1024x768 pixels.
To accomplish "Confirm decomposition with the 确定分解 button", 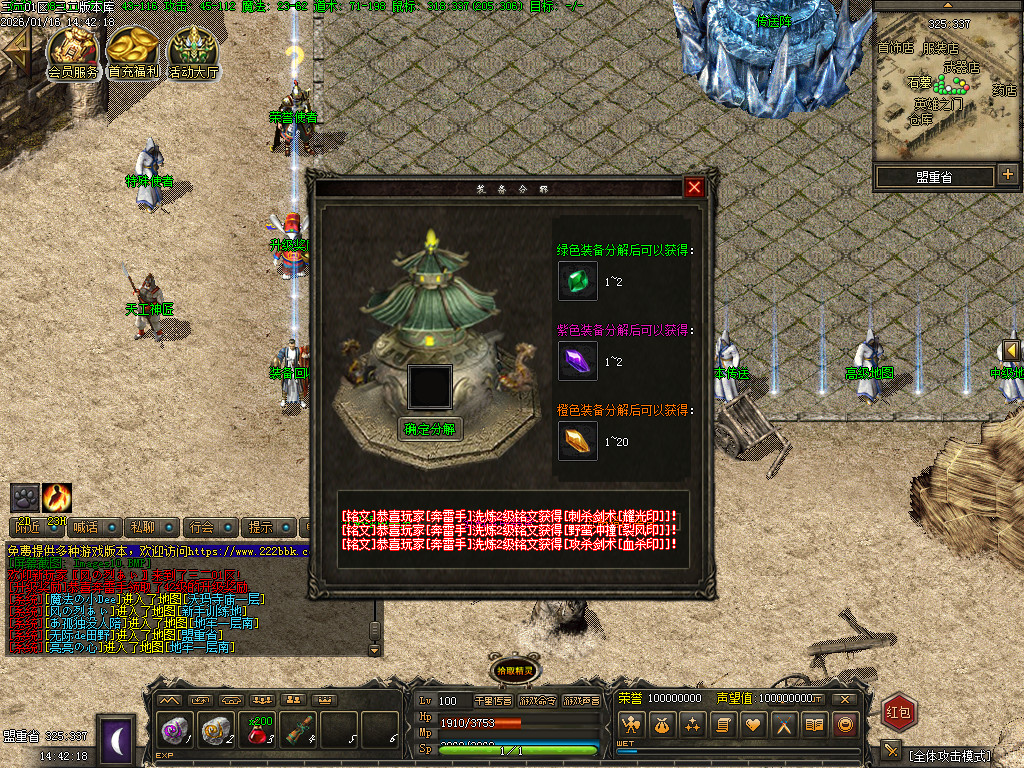I will [431, 429].
